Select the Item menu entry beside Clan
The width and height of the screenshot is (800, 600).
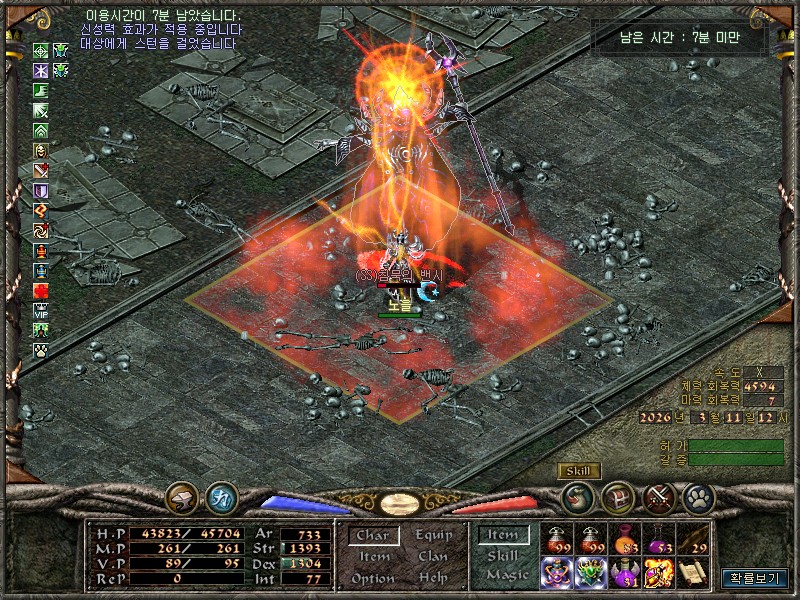[x=374, y=557]
